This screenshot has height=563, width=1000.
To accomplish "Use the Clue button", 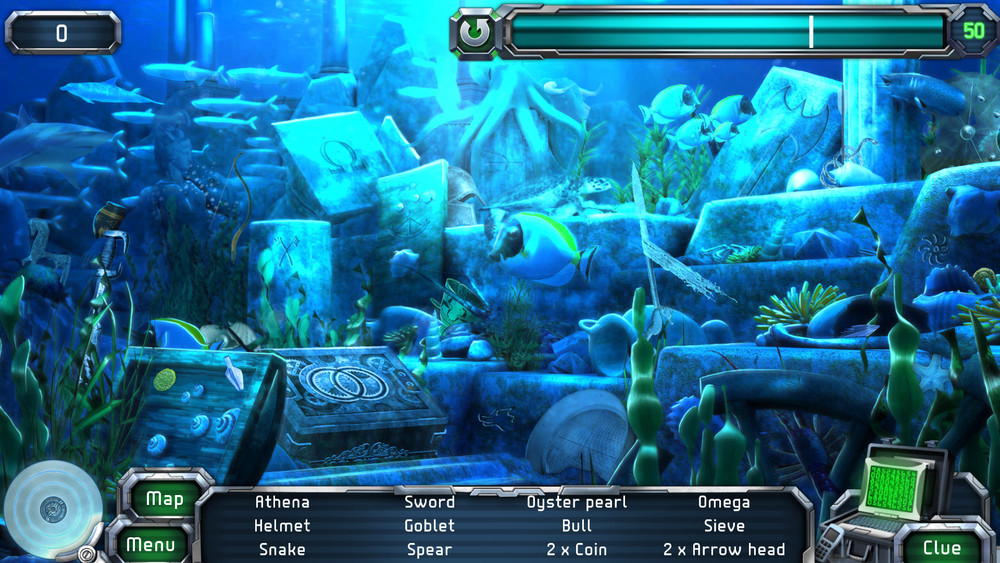I will 941,547.
